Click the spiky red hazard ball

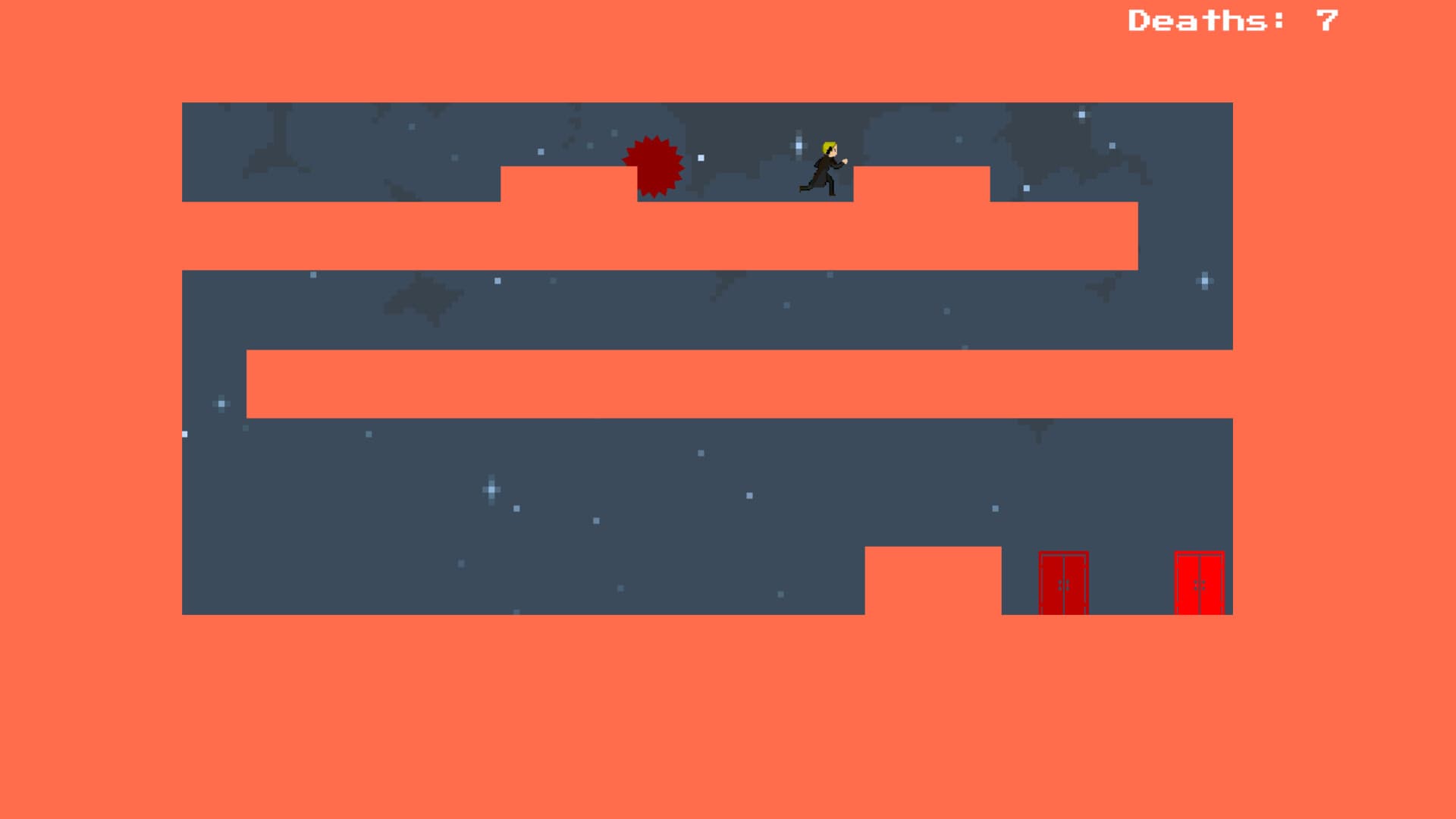[654, 167]
